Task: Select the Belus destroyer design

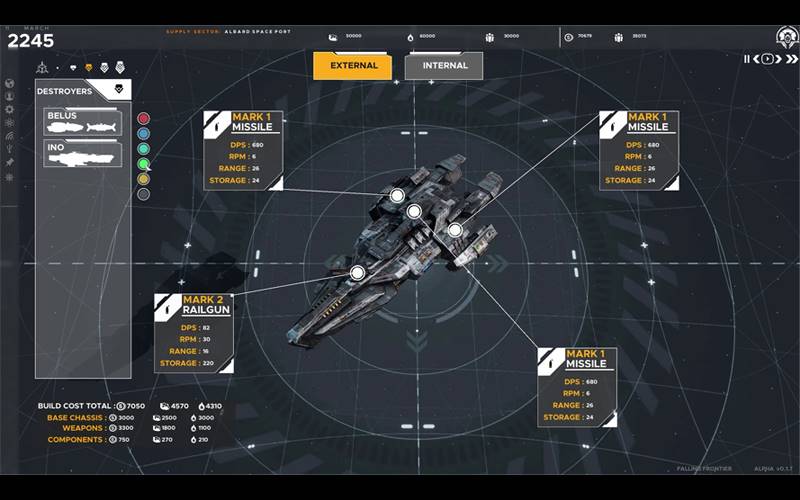Action: click(83, 123)
